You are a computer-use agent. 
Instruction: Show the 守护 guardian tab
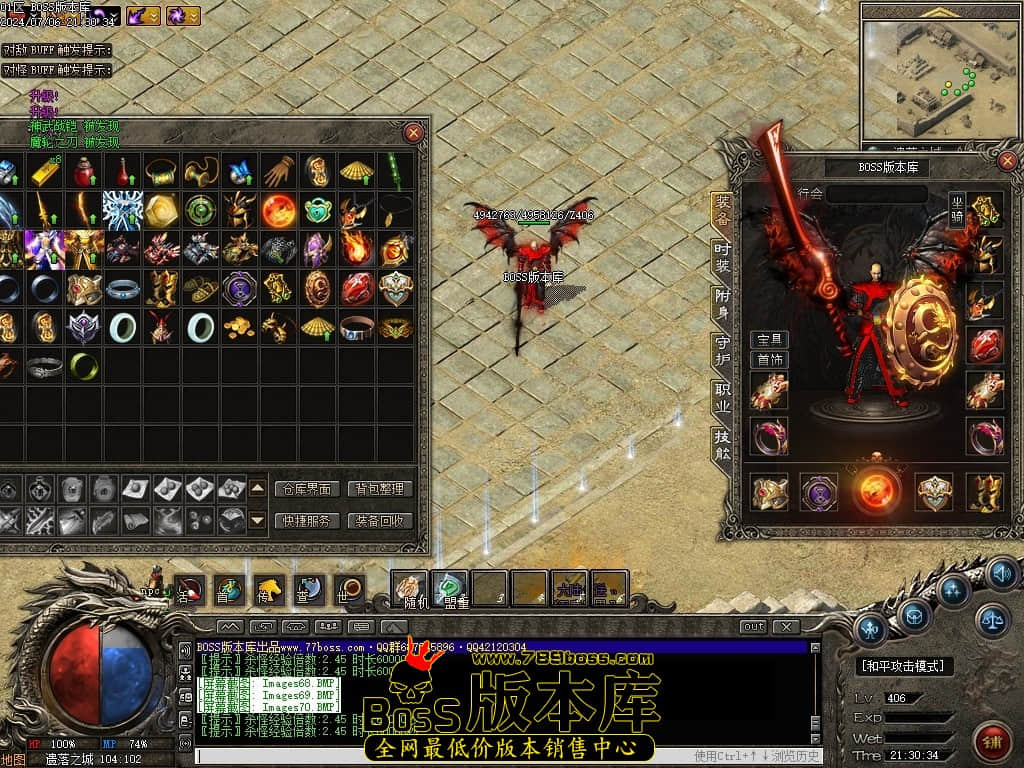(x=722, y=349)
